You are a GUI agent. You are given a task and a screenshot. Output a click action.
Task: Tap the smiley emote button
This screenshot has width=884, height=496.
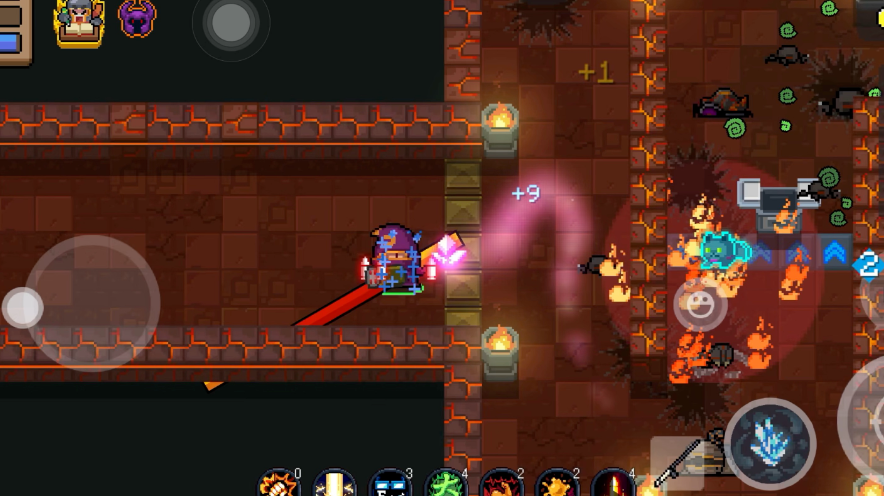(700, 304)
